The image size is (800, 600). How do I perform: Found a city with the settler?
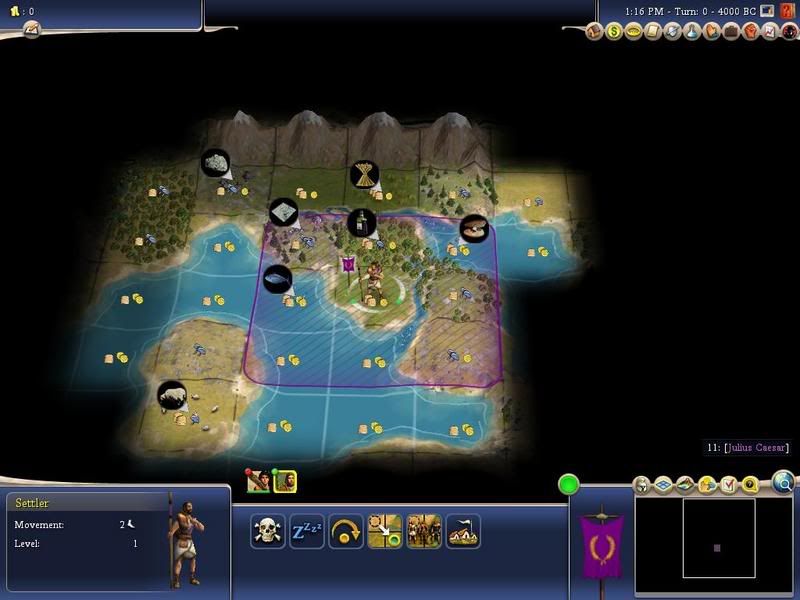(463, 531)
